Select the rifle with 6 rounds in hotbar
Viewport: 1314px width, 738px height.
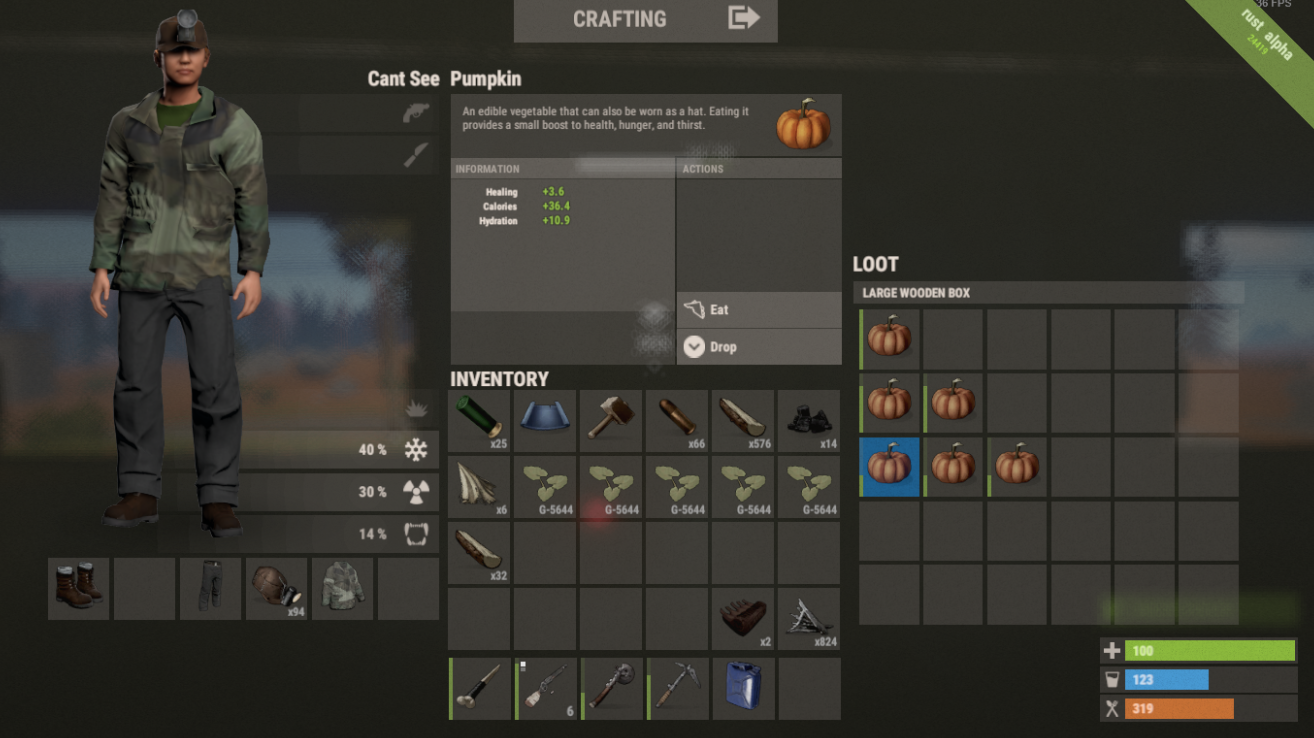pyautogui.click(x=545, y=688)
